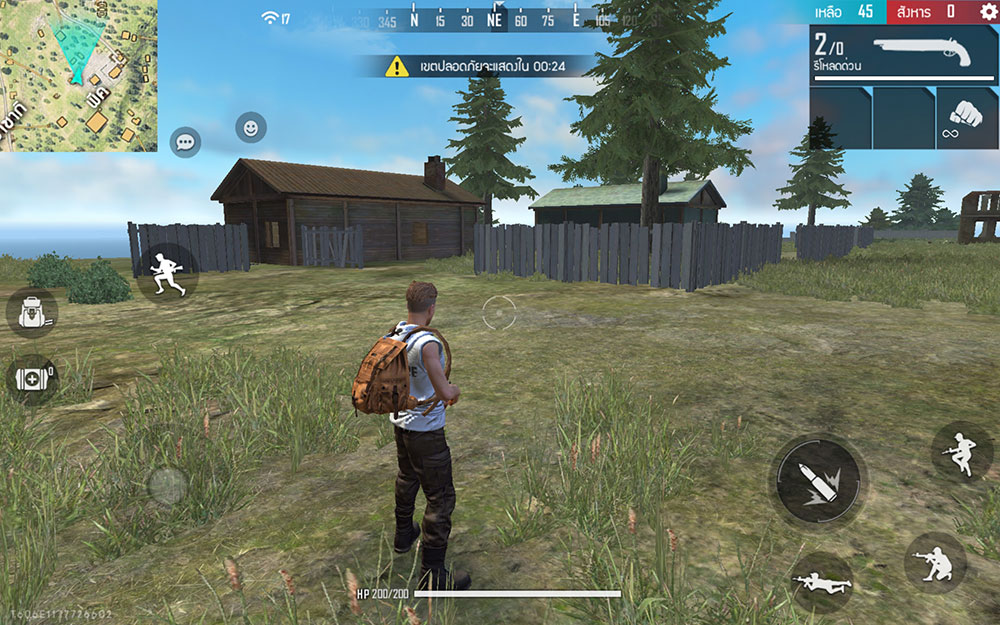Activate the jump button

pyautogui.click(x=961, y=452)
